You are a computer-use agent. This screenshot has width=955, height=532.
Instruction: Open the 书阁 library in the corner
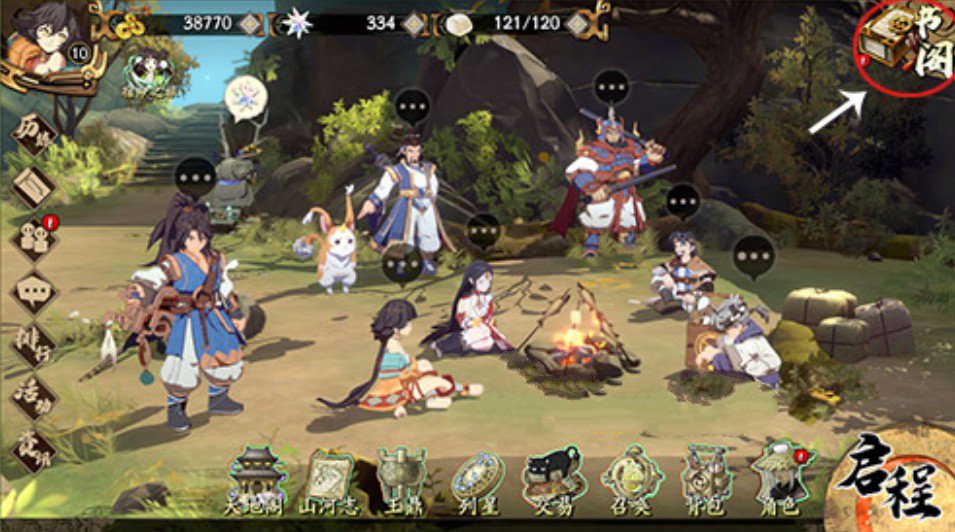click(x=902, y=47)
